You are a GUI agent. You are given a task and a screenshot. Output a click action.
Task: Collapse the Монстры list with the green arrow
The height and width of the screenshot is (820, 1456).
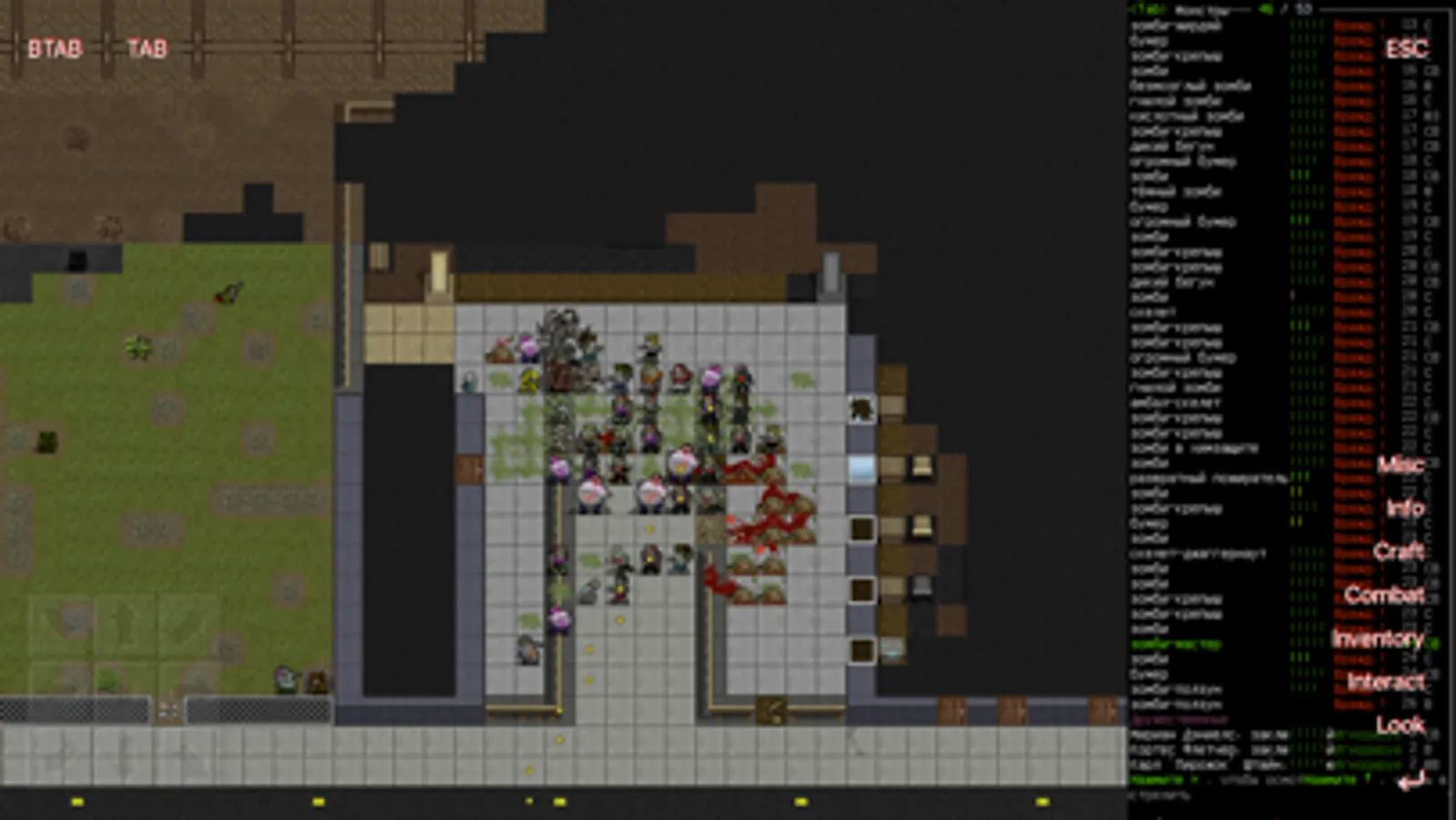[1266, 11]
